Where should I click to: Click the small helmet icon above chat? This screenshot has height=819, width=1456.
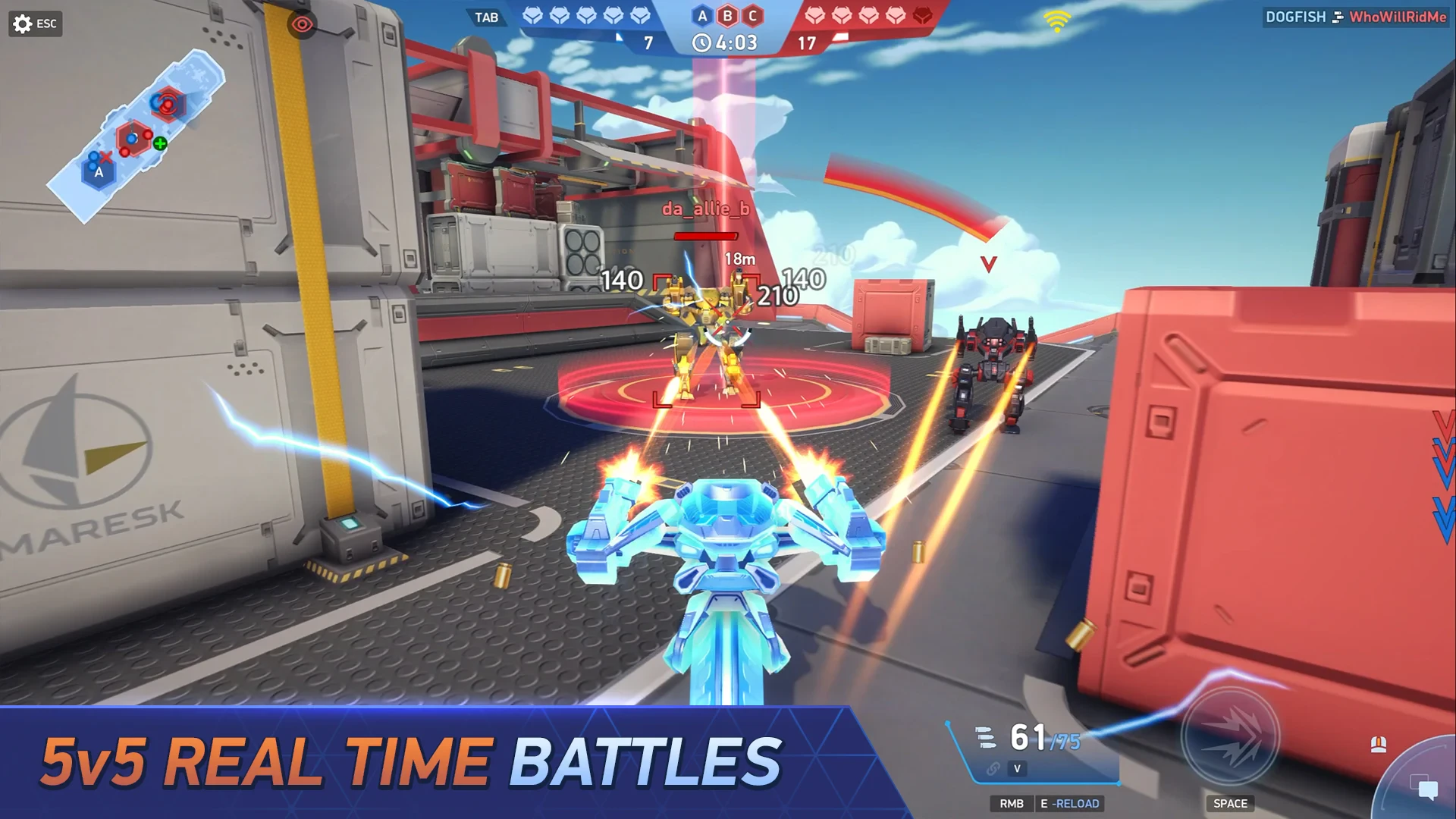coord(1379,745)
